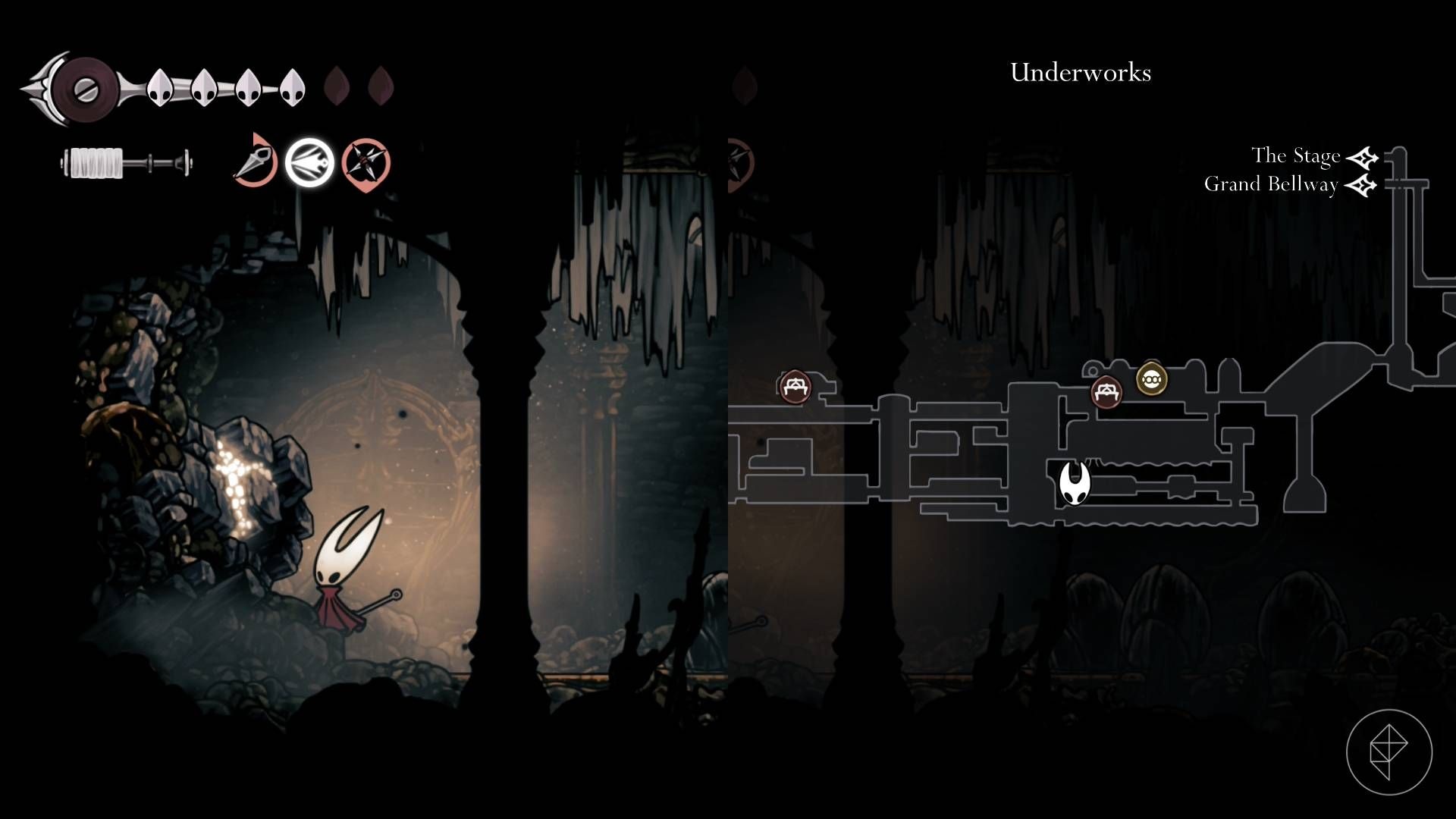This screenshot has width=1456, height=819.
Task: Click the Polygon watermark logo
Action: 1389,752
